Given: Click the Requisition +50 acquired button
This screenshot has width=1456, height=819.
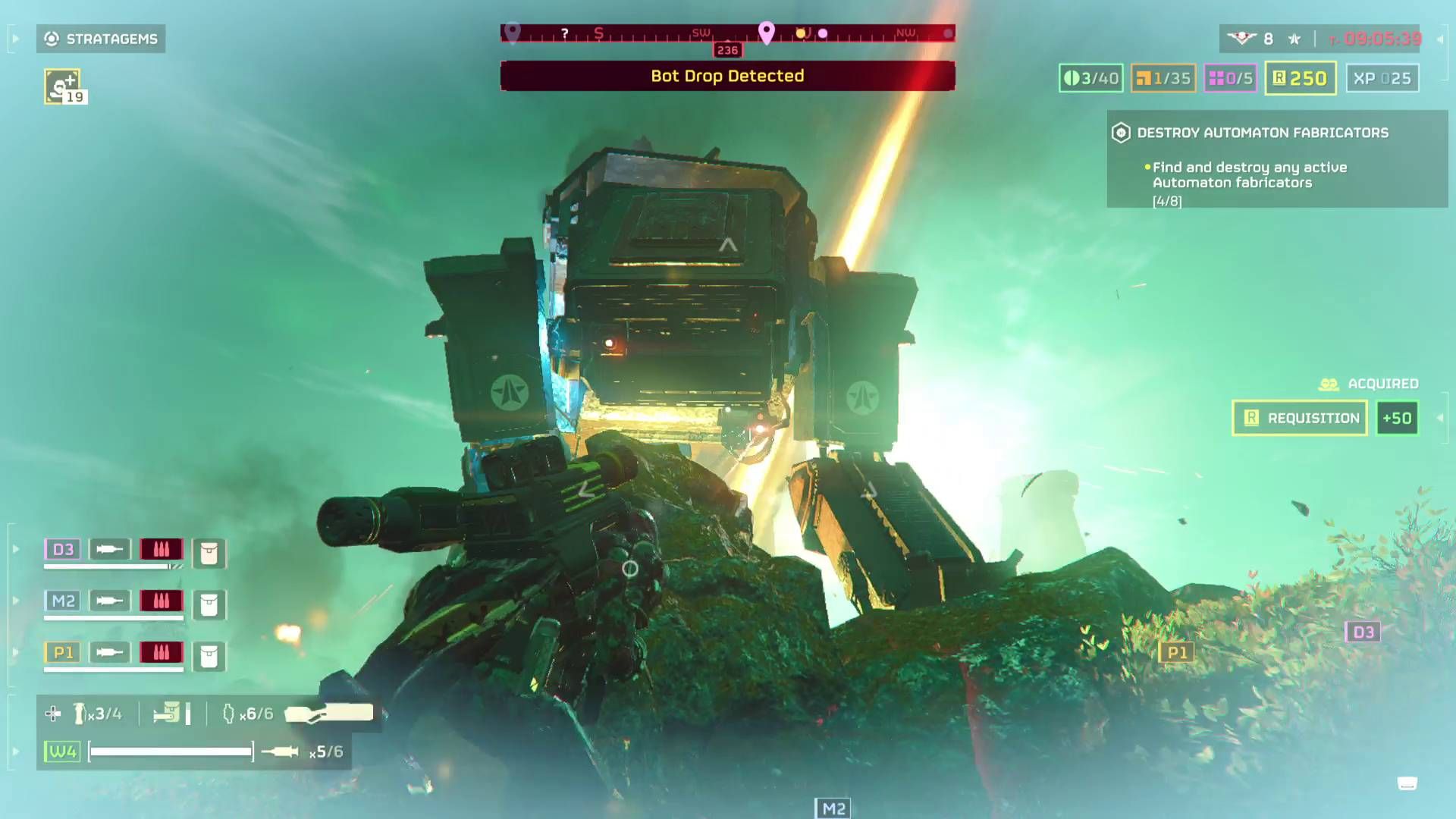Looking at the screenshot, I should pyautogui.click(x=1398, y=418).
